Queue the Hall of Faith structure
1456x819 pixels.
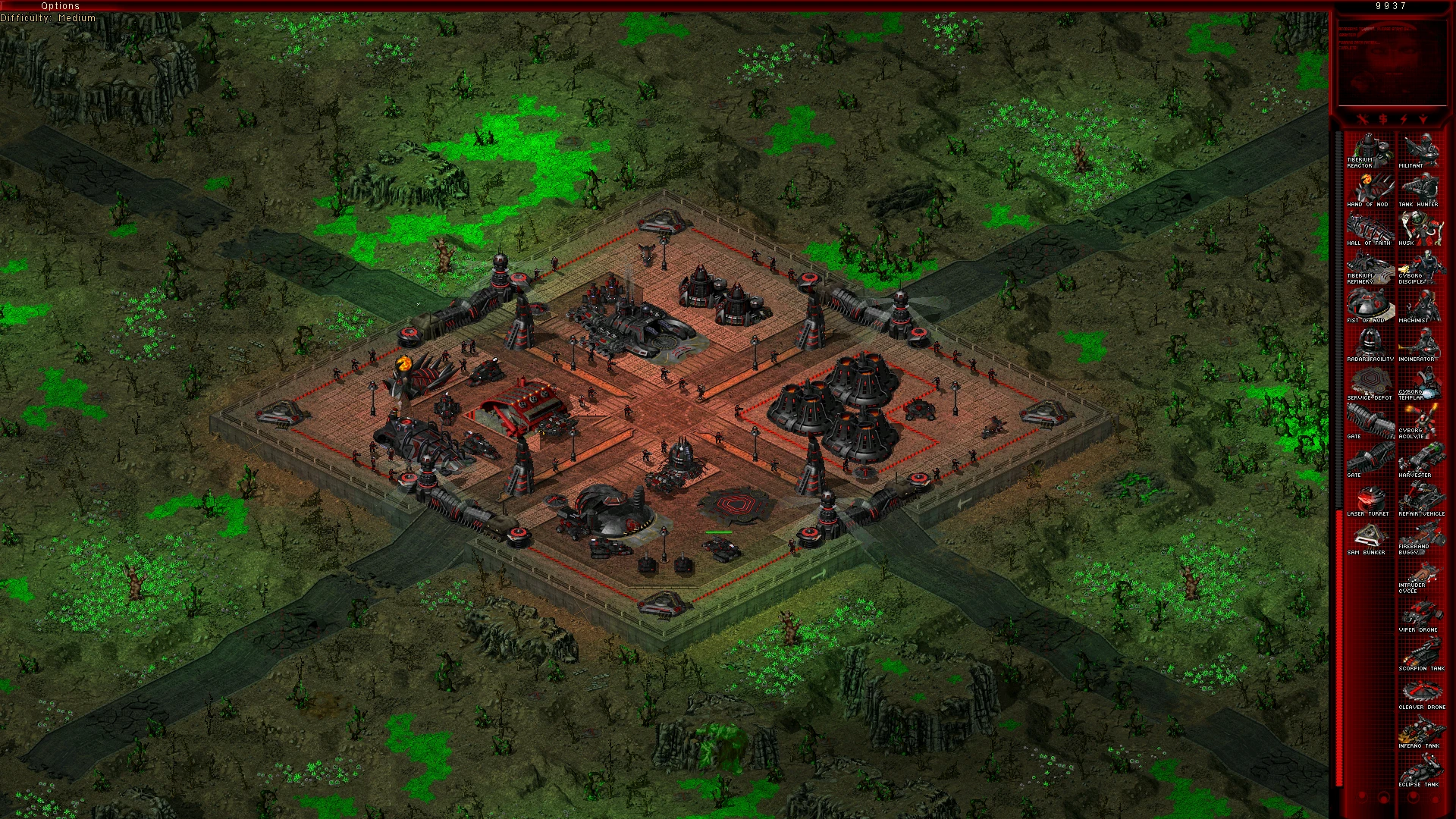coord(1370,228)
